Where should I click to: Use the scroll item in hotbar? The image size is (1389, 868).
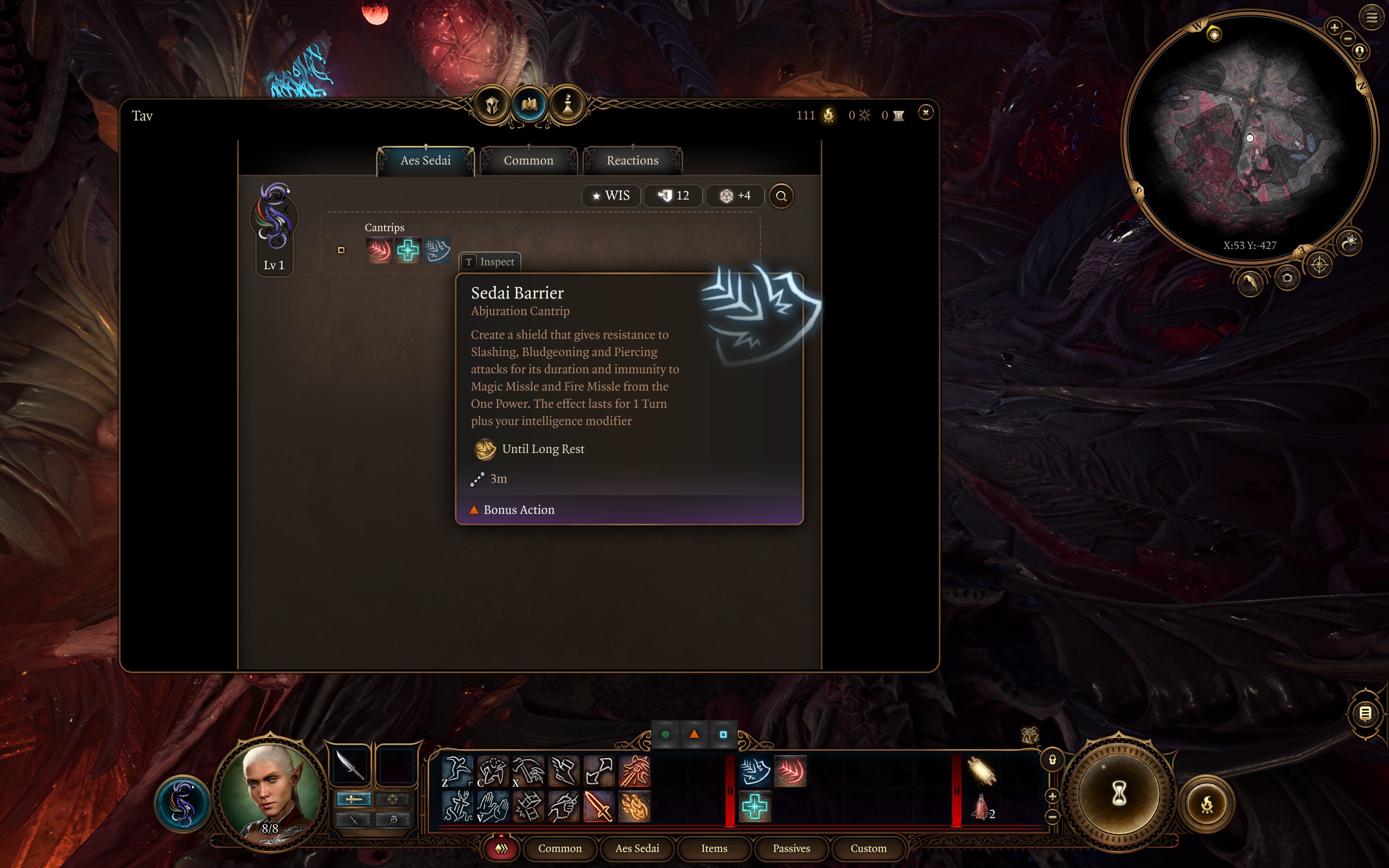[982, 771]
